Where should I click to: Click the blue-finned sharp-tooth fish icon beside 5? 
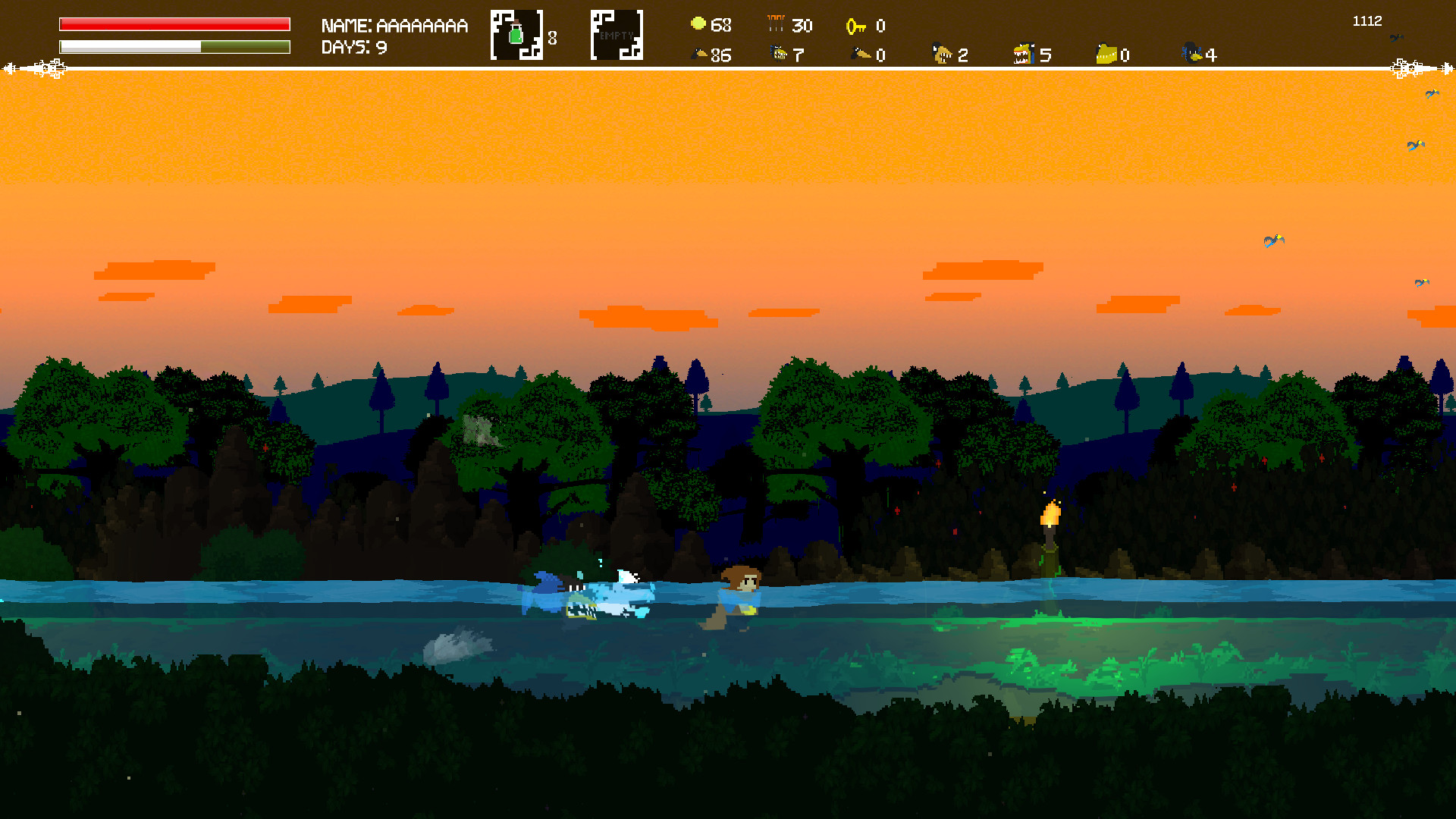pyautogui.click(x=1025, y=54)
